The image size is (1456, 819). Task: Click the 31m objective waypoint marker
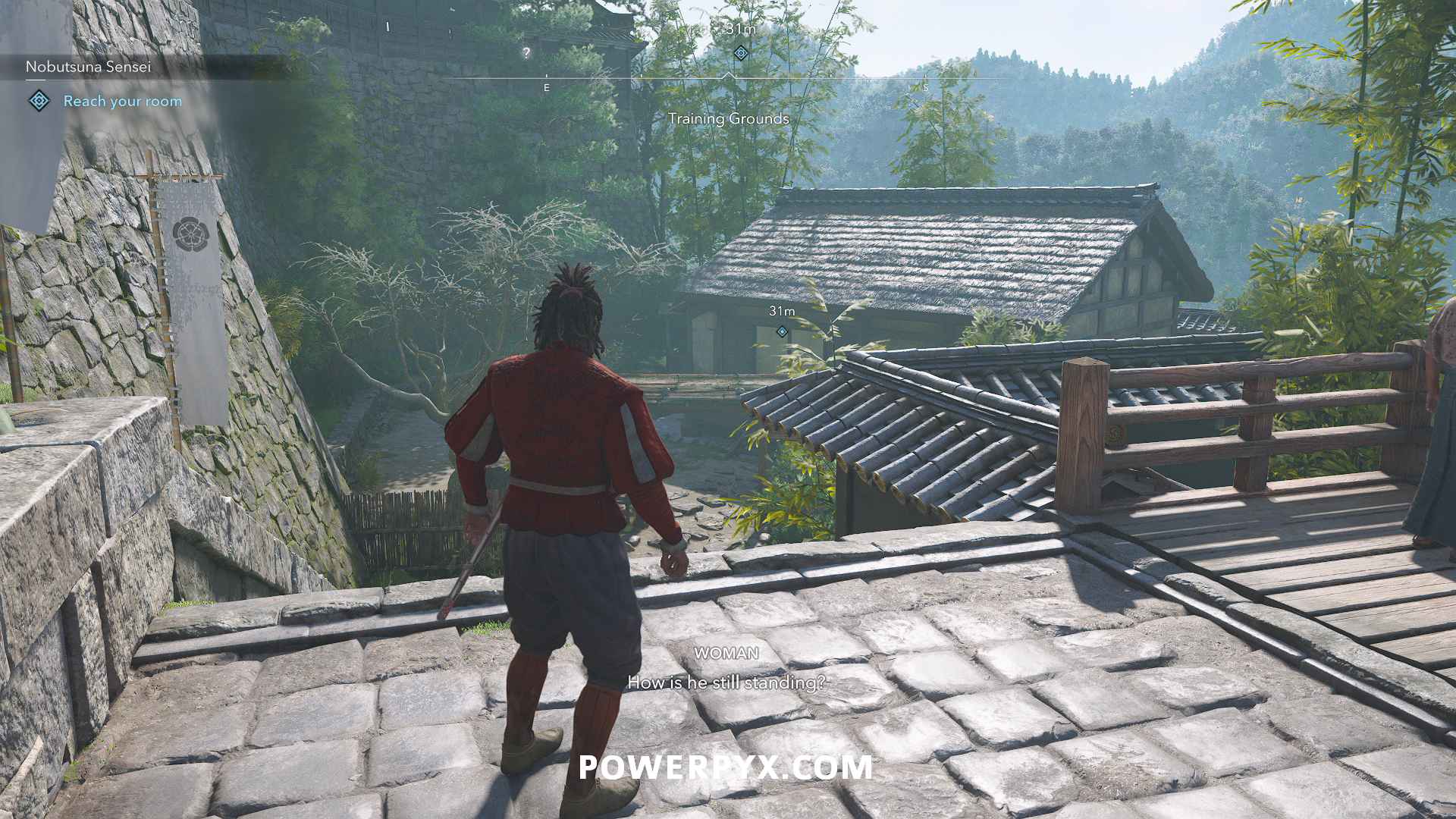pyautogui.click(x=782, y=331)
